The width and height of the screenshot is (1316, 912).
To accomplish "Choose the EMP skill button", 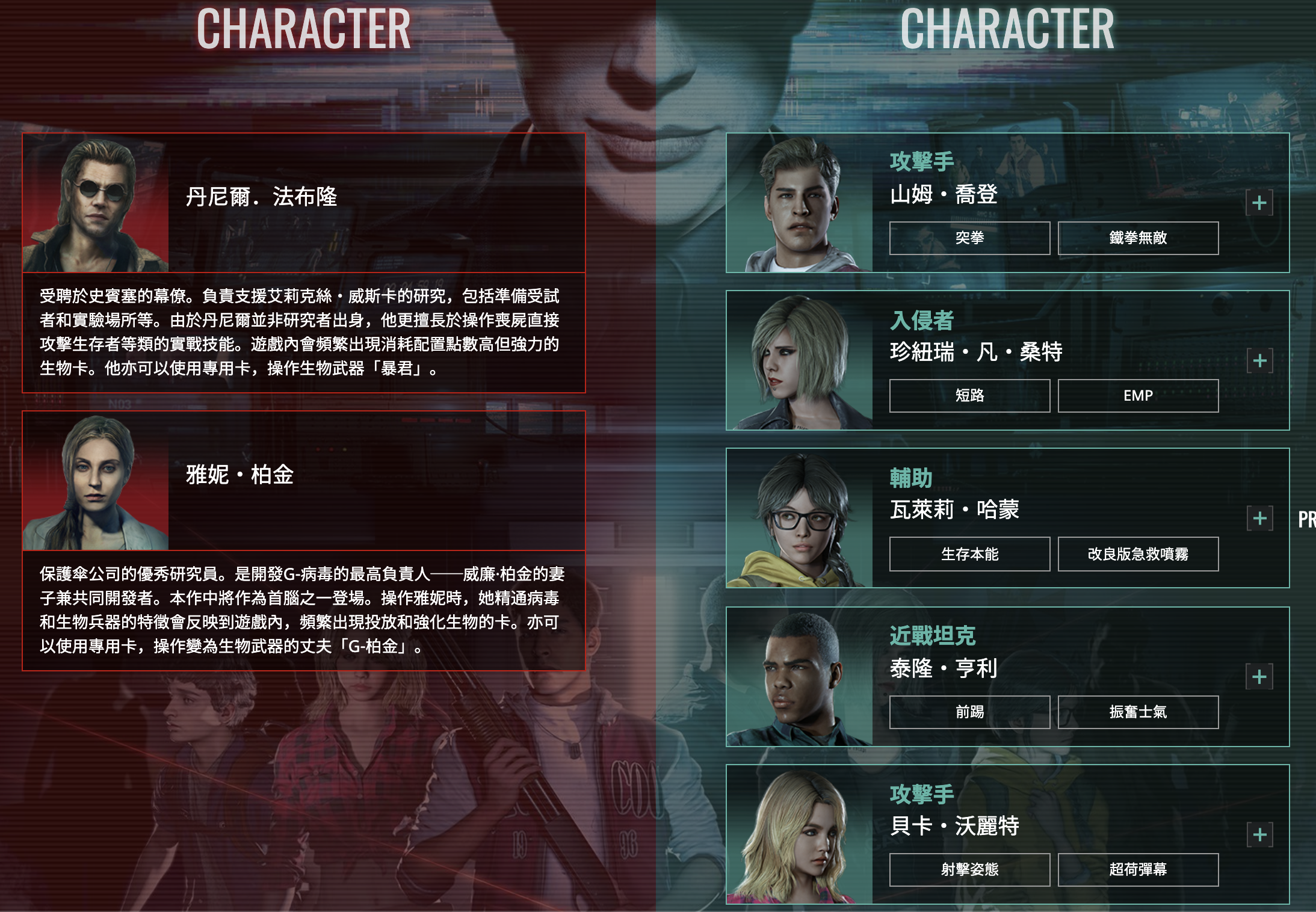I will [1138, 396].
